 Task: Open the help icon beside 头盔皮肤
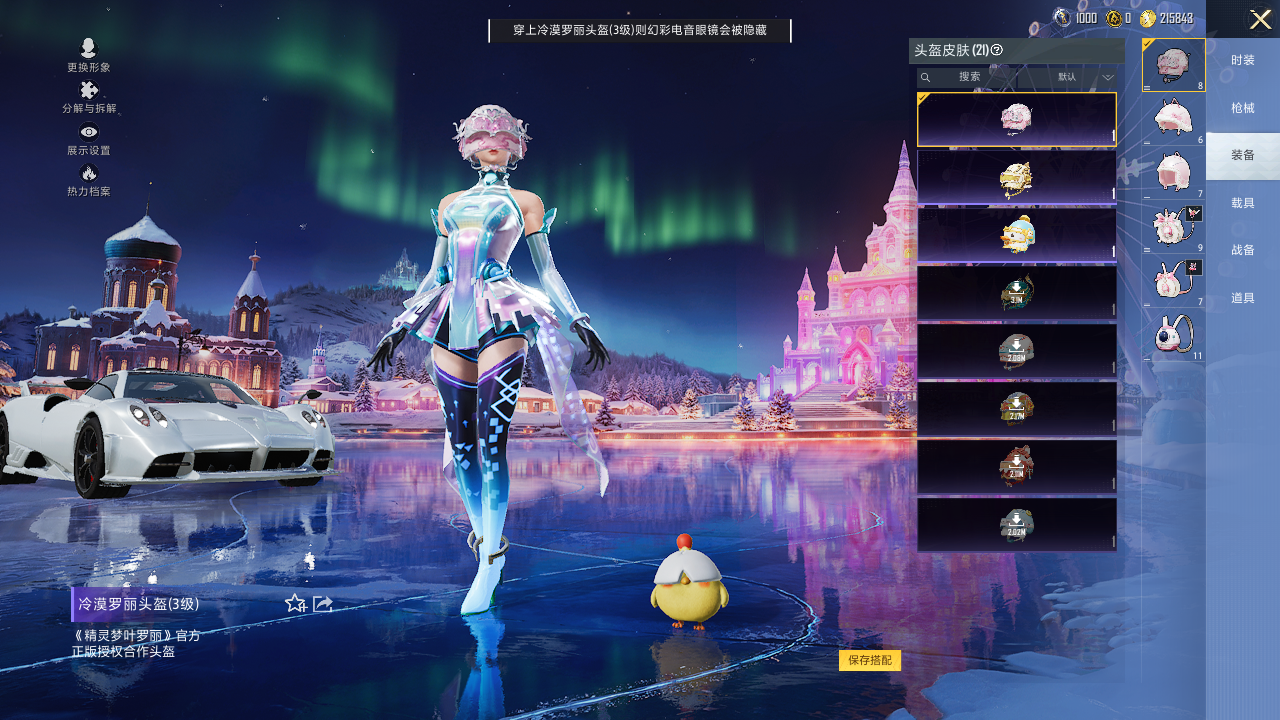(x=997, y=50)
